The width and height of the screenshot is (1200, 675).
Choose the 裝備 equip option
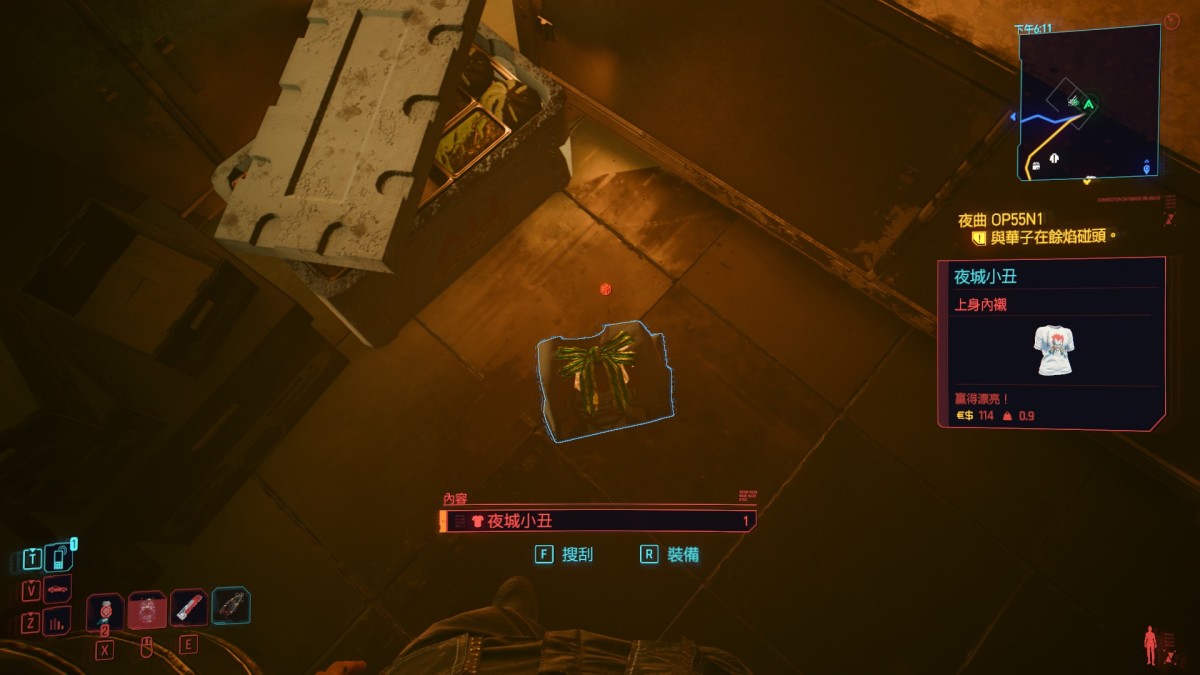click(683, 554)
